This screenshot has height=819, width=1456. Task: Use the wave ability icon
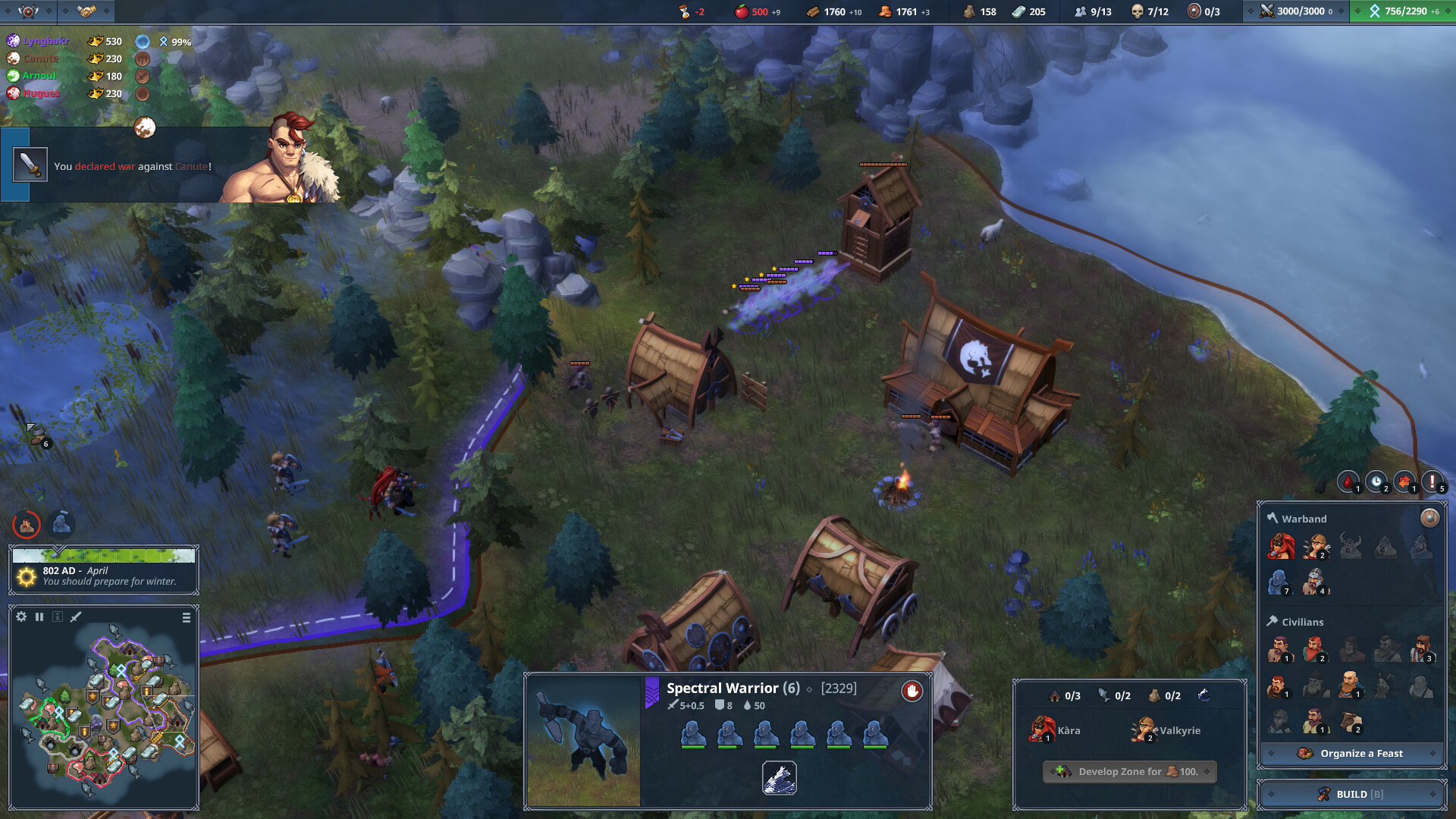pyautogui.click(x=779, y=778)
